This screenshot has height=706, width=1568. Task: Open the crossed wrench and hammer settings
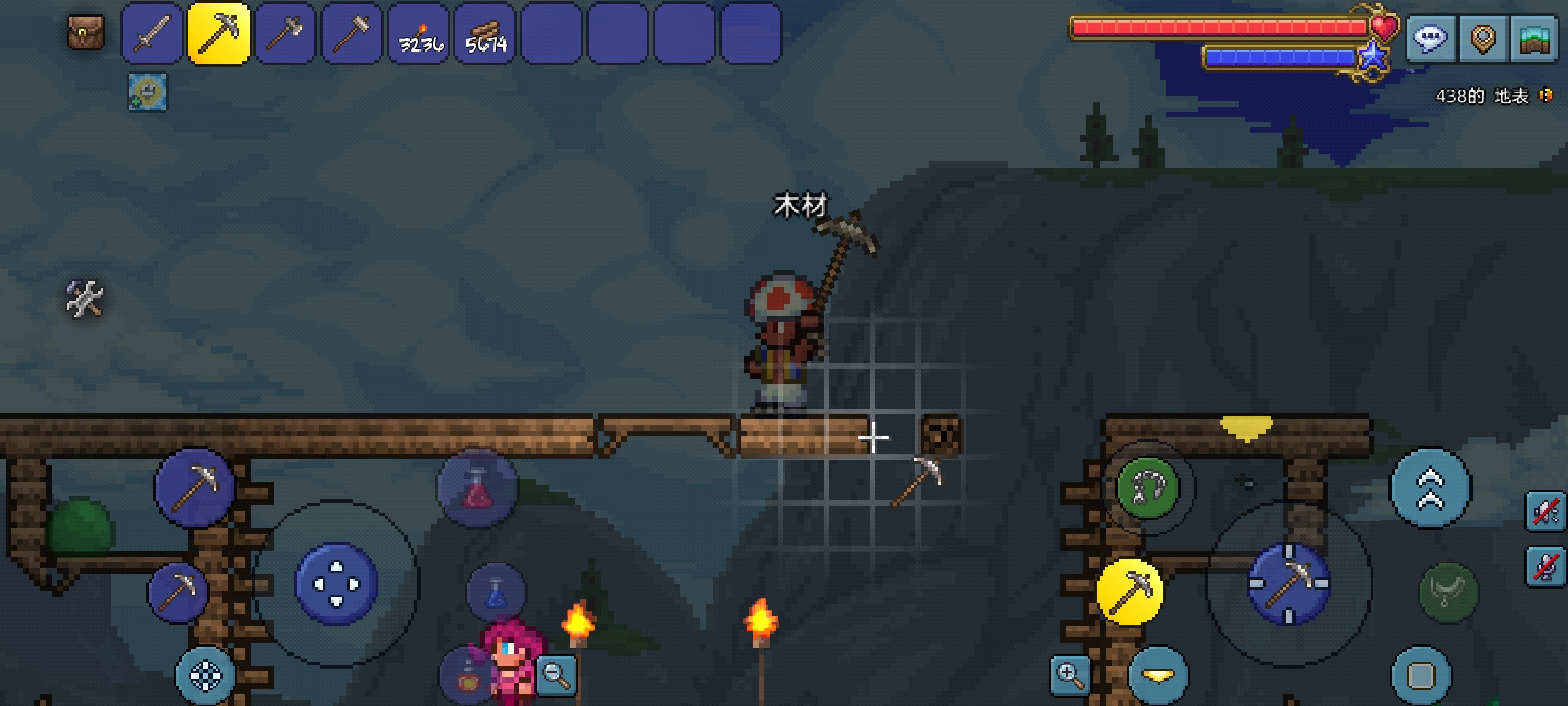[84, 299]
